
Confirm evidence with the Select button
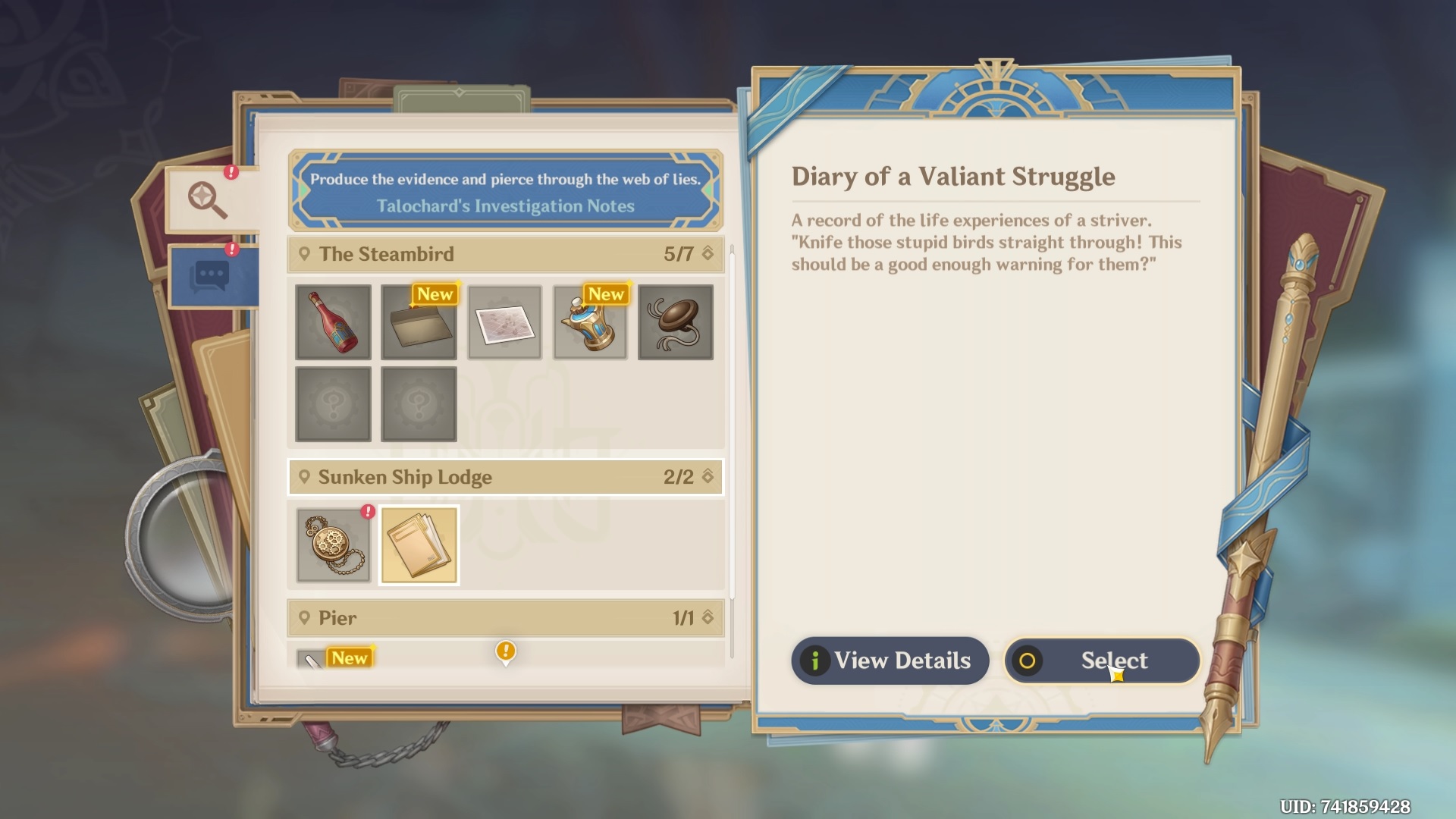click(x=1102, y=661)
